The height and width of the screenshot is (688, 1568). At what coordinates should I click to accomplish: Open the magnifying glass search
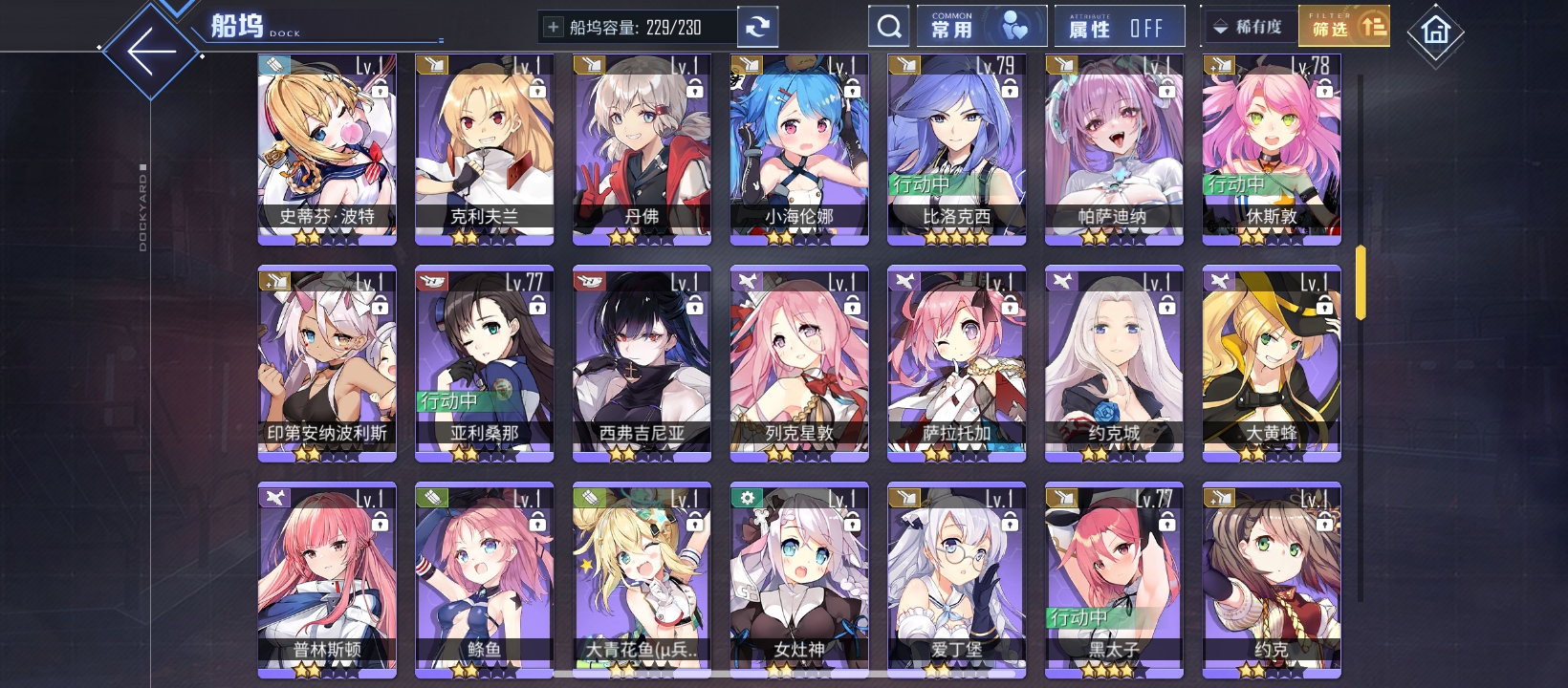click(x=889, y=27)
